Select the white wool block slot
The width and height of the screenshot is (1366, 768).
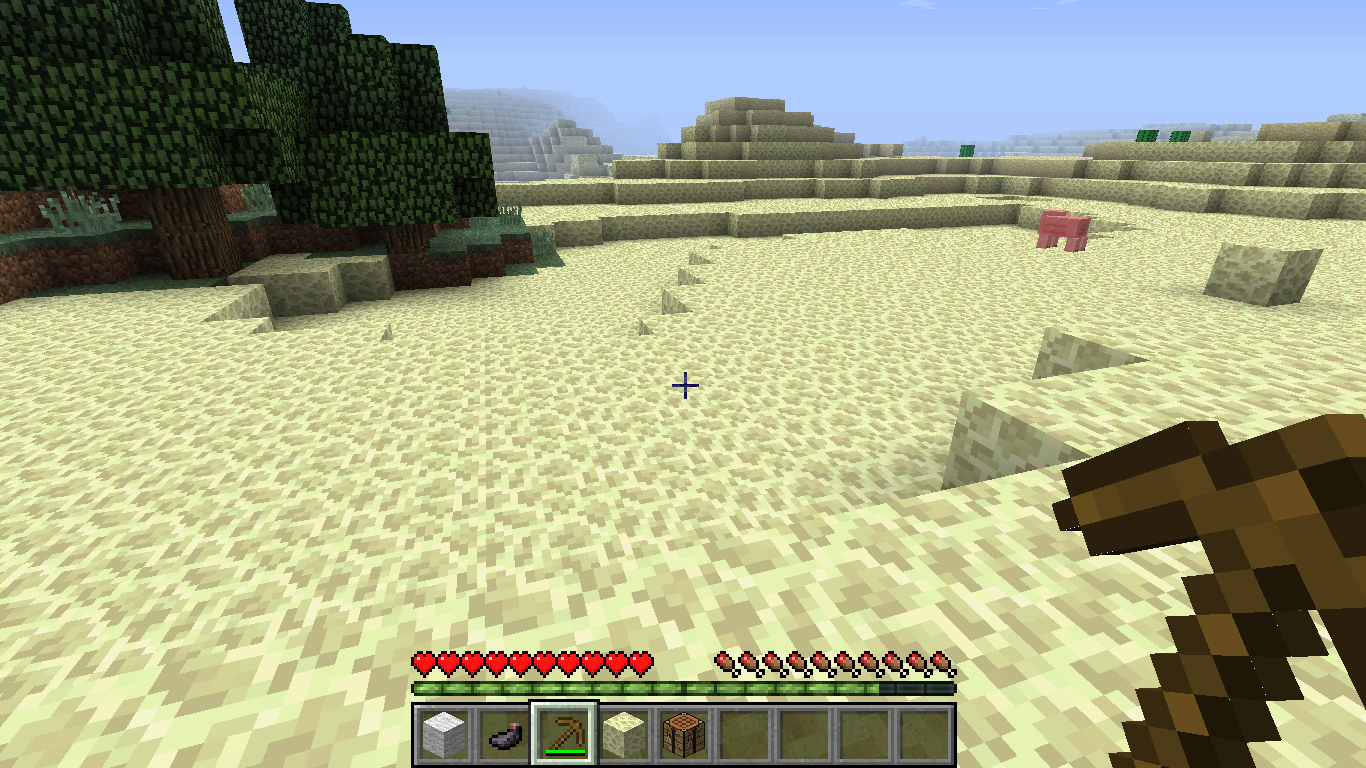(443, 734)
